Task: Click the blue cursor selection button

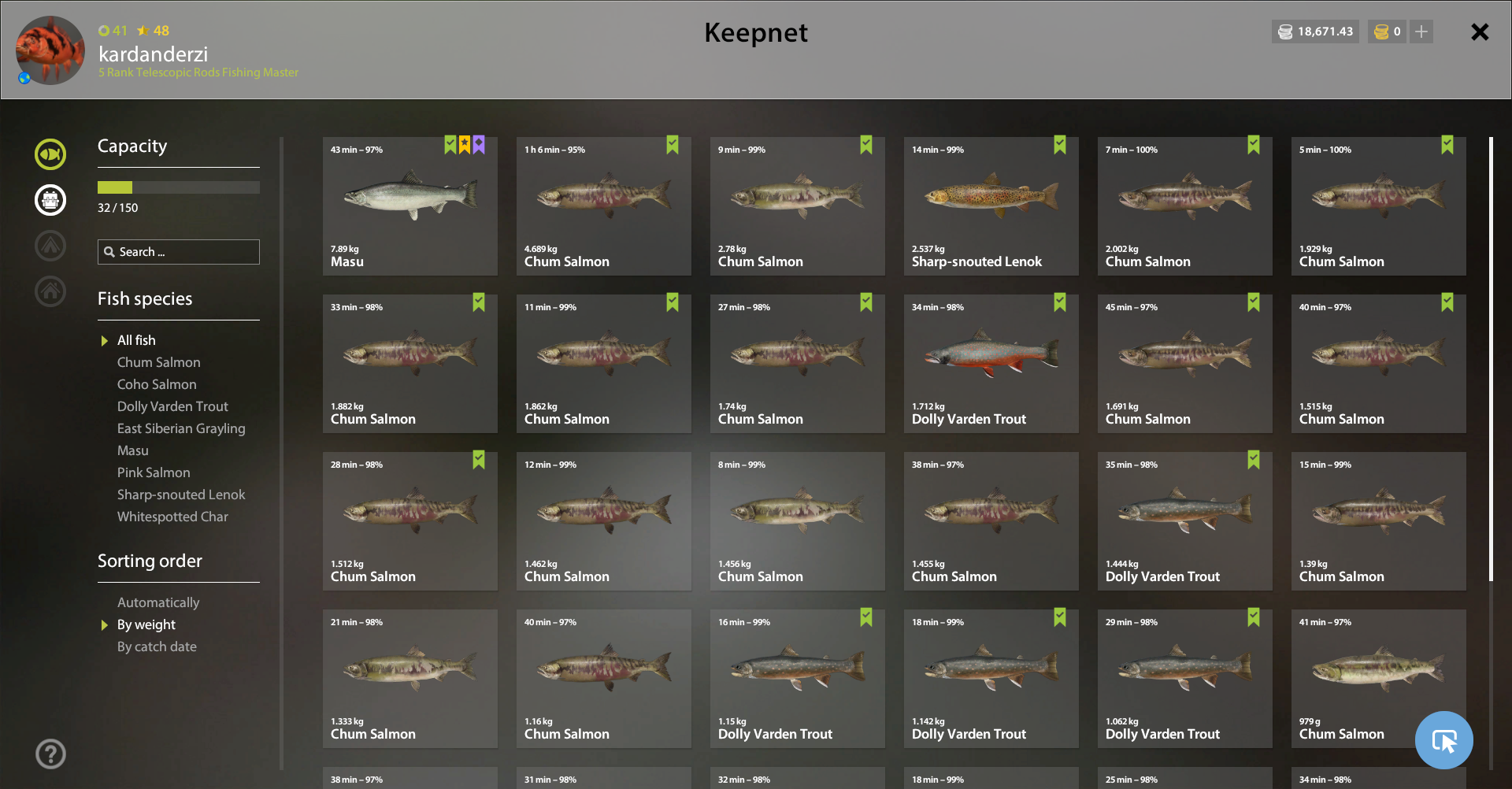Action: tap(1443, 740)
